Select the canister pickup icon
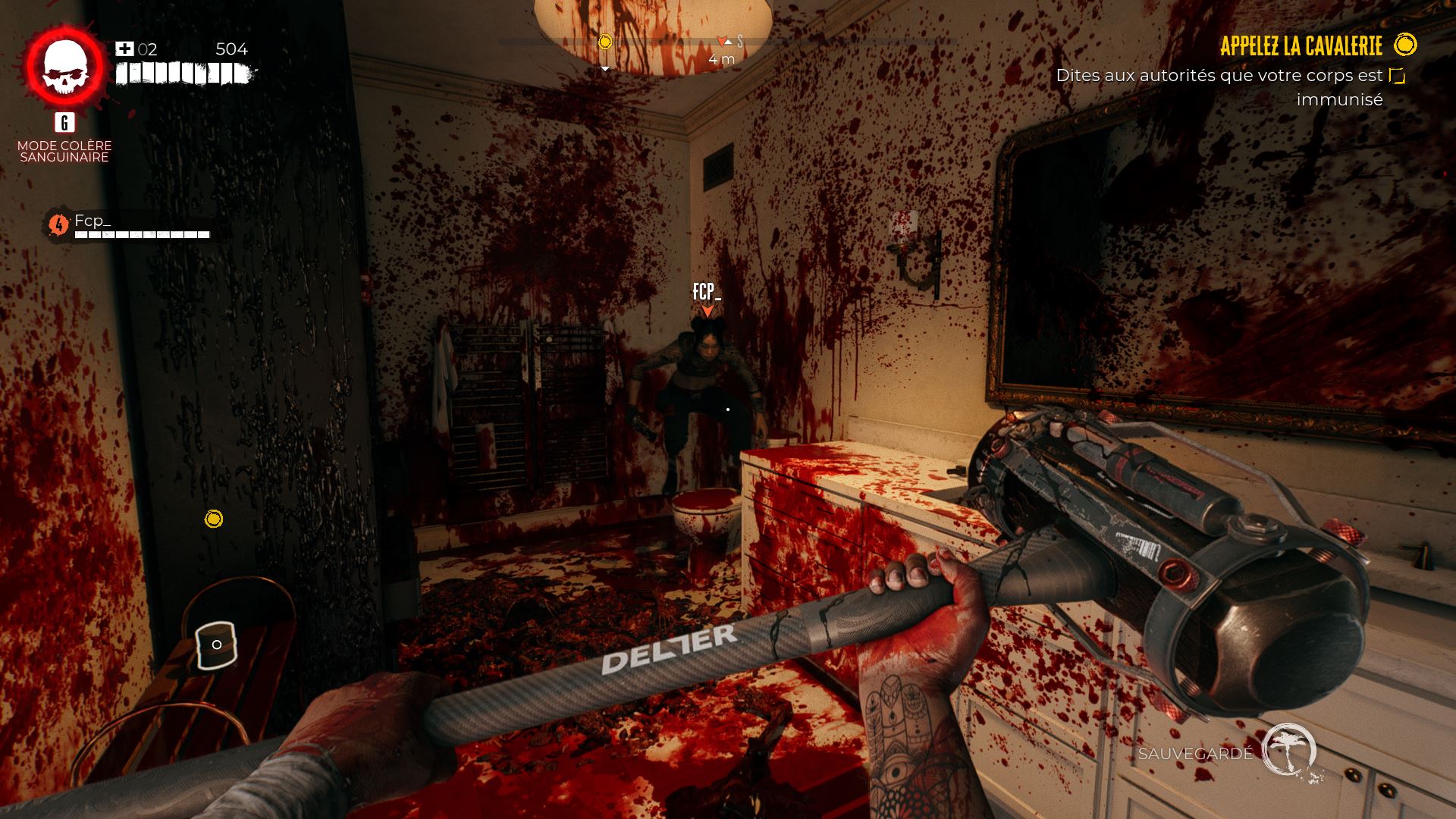Screen dimensions: 1456x819 pos(216,645)
